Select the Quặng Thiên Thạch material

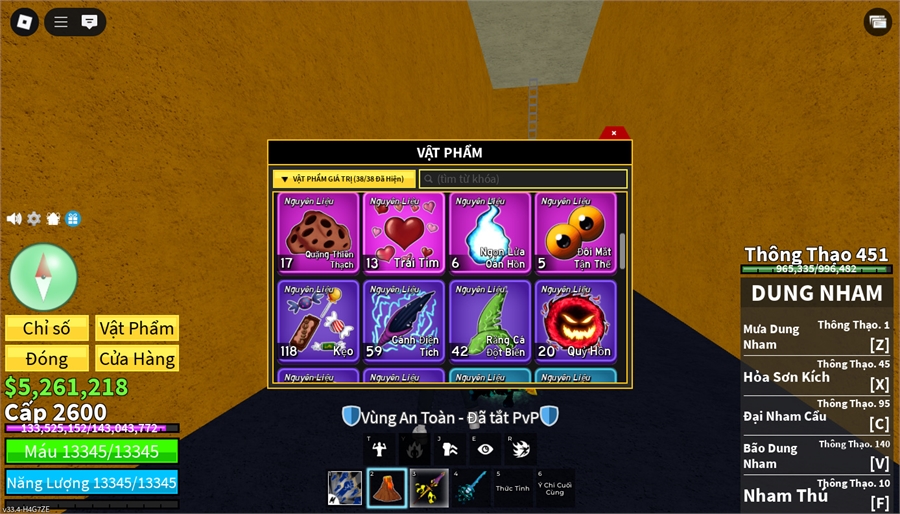(318, 233)
